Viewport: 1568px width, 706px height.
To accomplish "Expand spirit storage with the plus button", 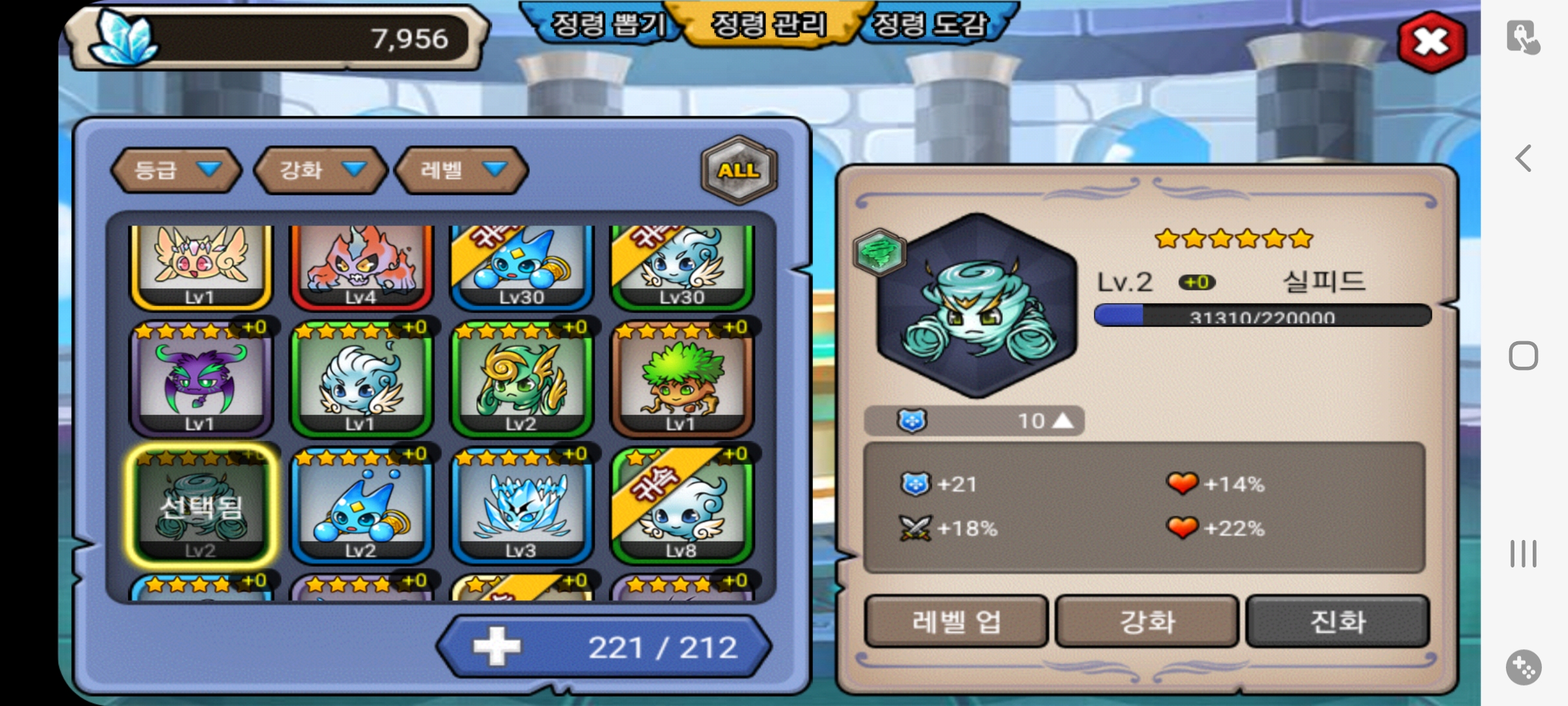I will click(497, 647).
